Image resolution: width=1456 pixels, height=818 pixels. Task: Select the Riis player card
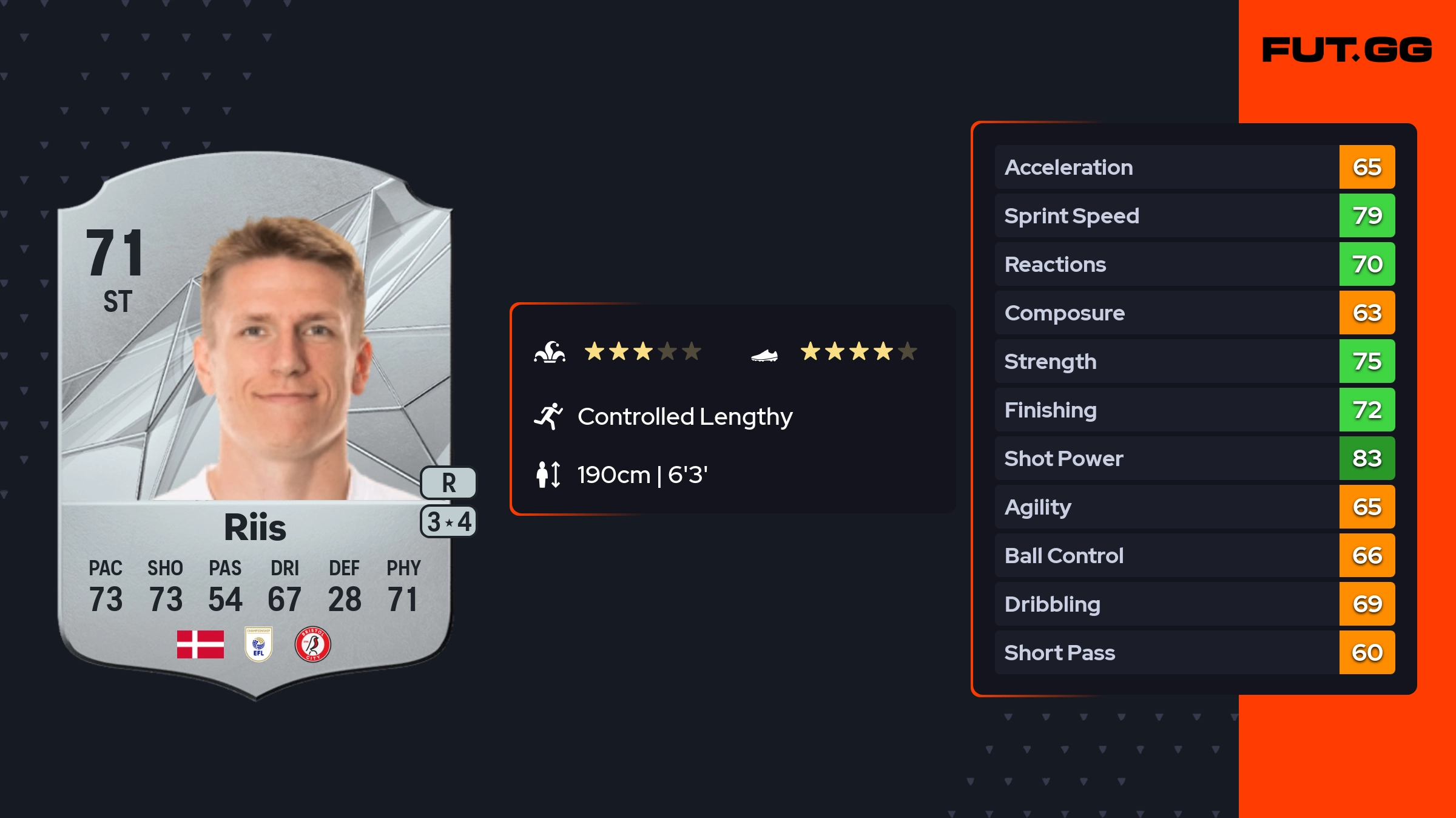pyautogui.click(x=255, y=425)
